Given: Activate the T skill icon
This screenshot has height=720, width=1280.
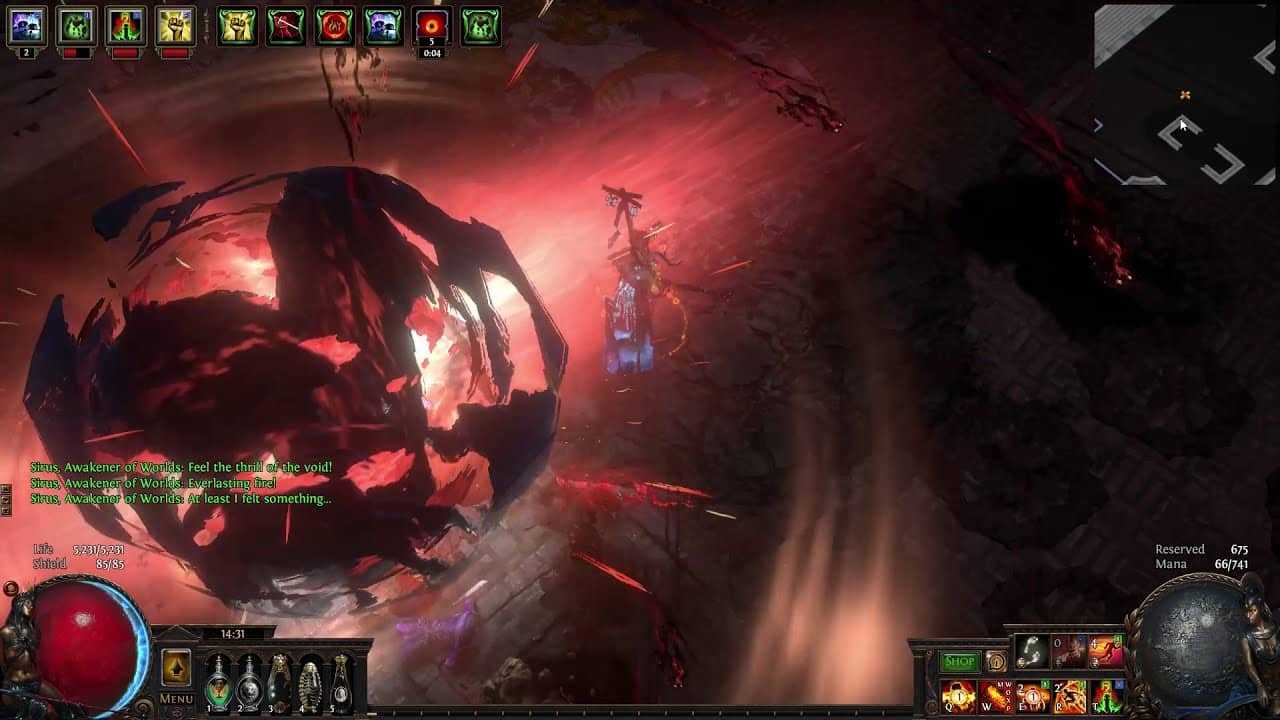Looking at the screenshot, I should (1107, 696).
